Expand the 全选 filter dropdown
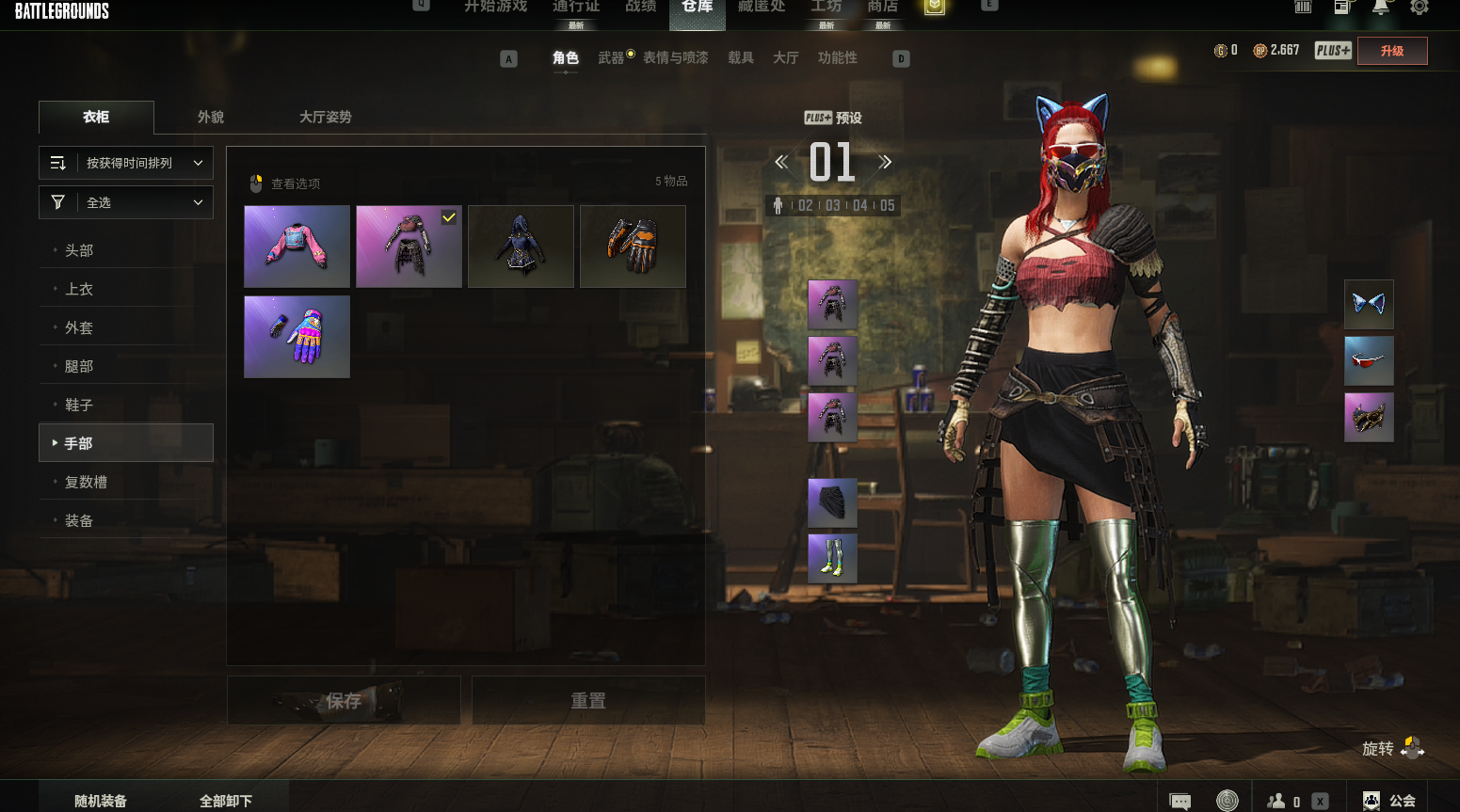Viewport: 1460px width, 812px height. coord(126,202)
